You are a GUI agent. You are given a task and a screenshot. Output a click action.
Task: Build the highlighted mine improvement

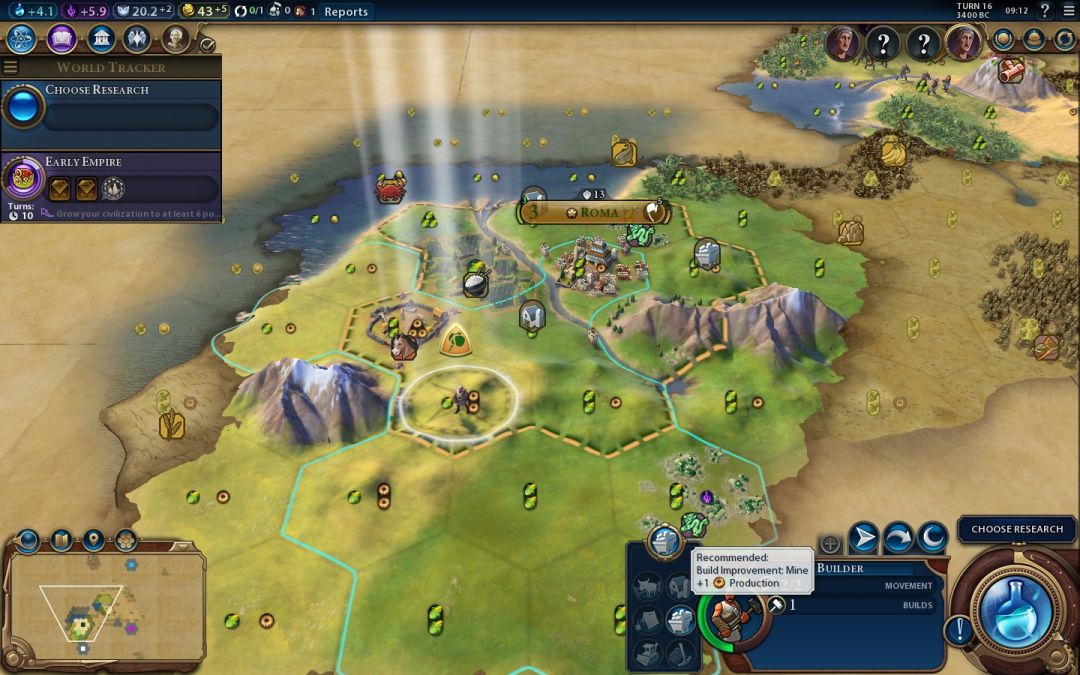pos(680,620)
